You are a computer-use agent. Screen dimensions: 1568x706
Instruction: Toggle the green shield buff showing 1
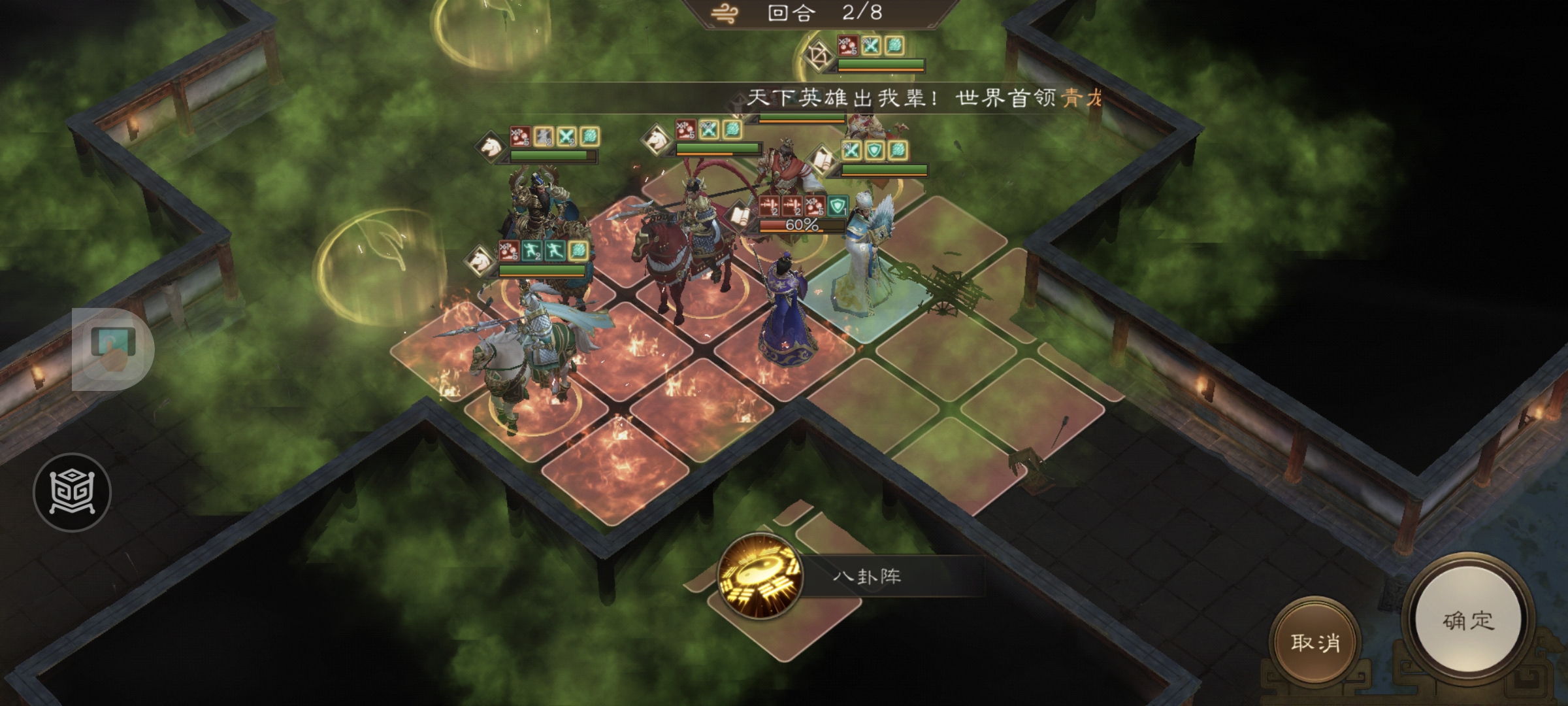[838, 206]
